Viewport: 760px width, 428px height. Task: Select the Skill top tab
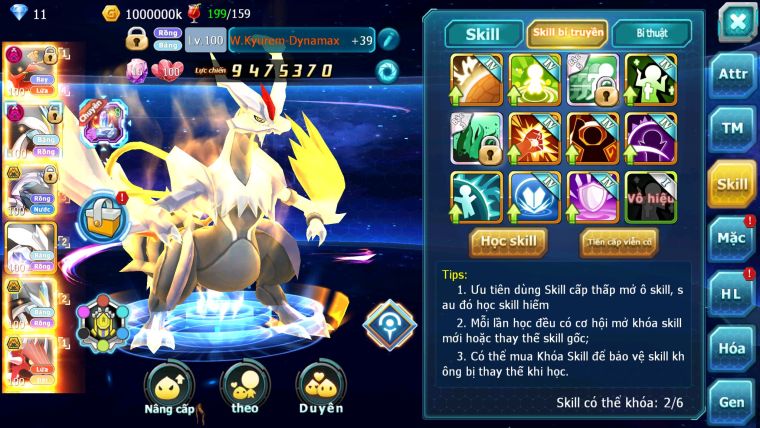tap(482, 33)
